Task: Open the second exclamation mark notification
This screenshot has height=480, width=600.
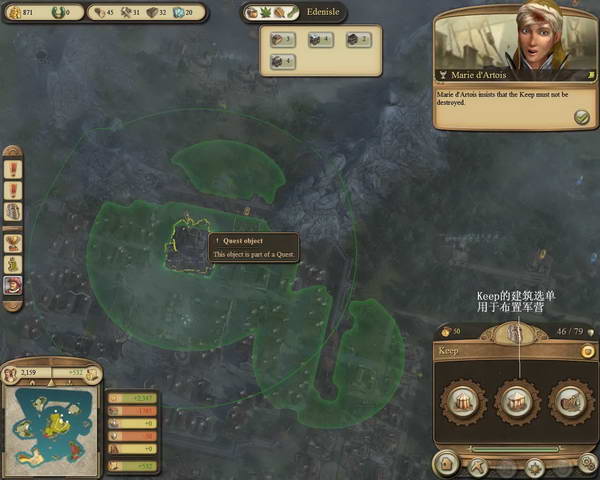Action: coord(13,188)
